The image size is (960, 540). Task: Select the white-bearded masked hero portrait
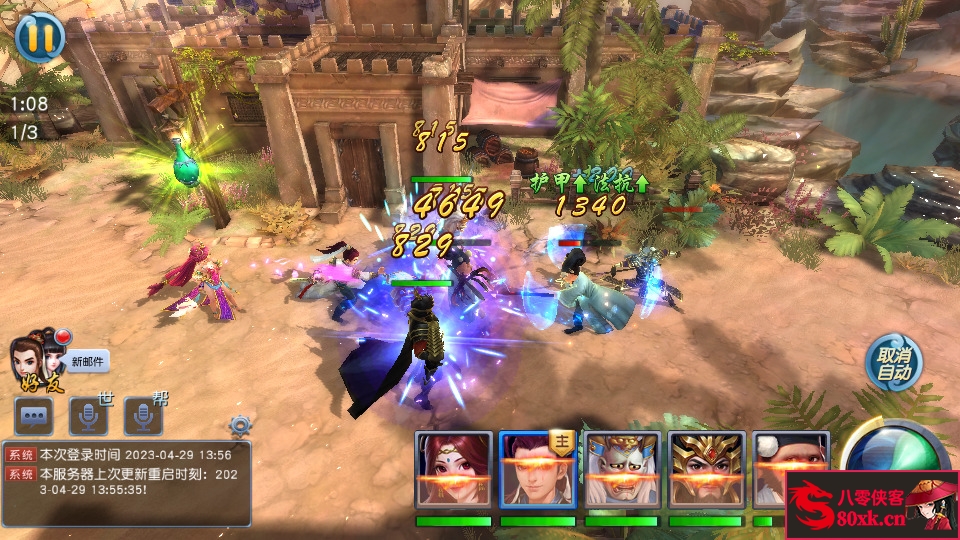622,470
